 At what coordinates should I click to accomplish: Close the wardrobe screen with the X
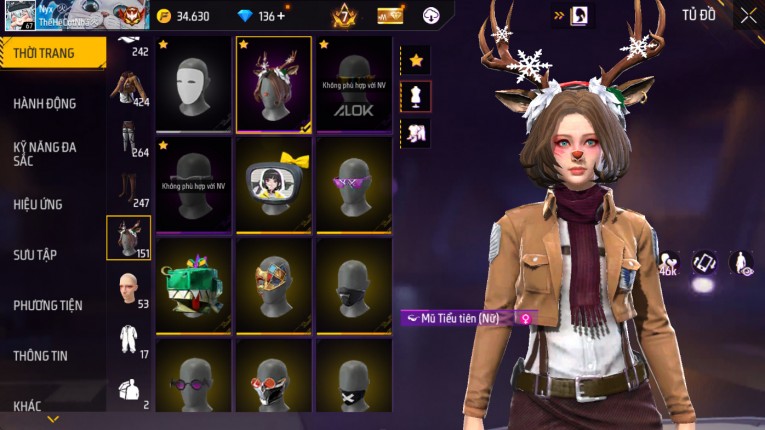[748, 15]
